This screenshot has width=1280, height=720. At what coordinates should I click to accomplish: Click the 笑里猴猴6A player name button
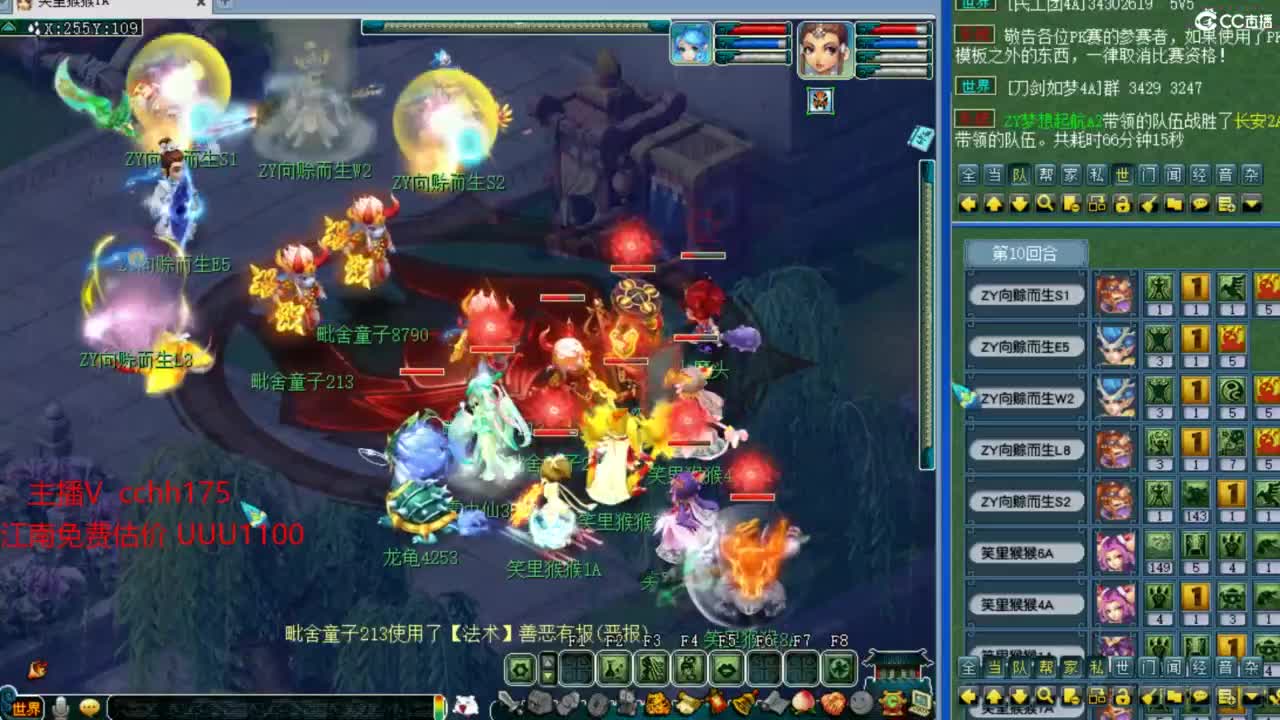click(x=1026, y=552)
